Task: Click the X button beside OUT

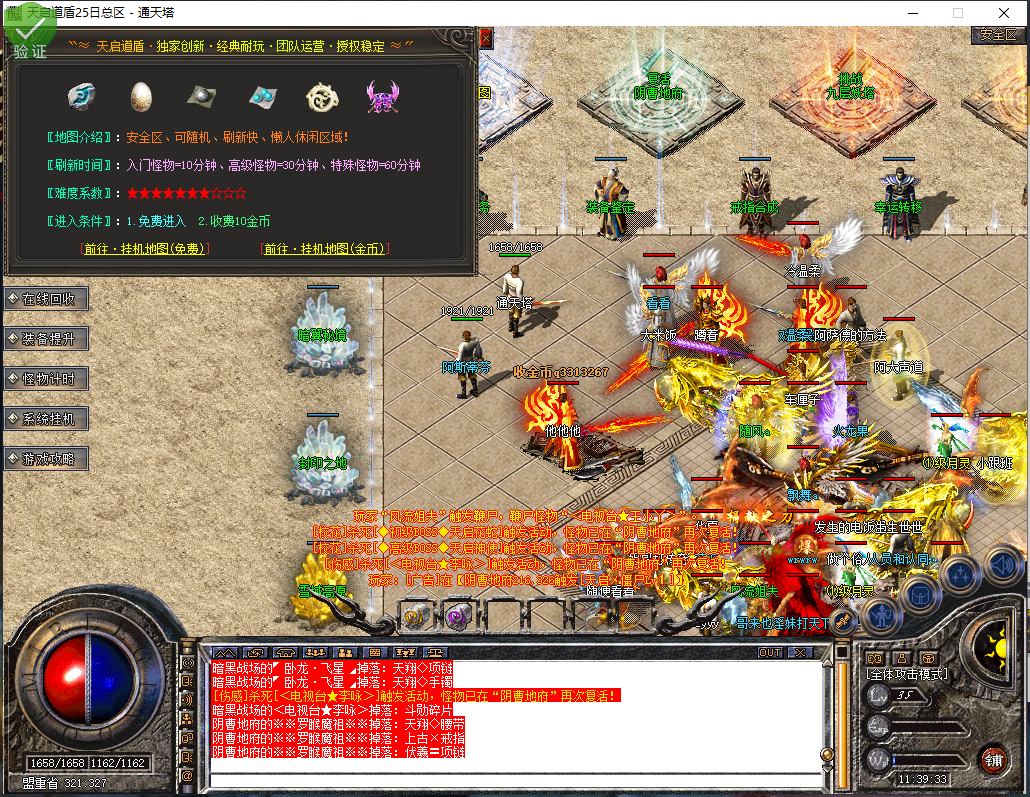Action: coord(799,653)
